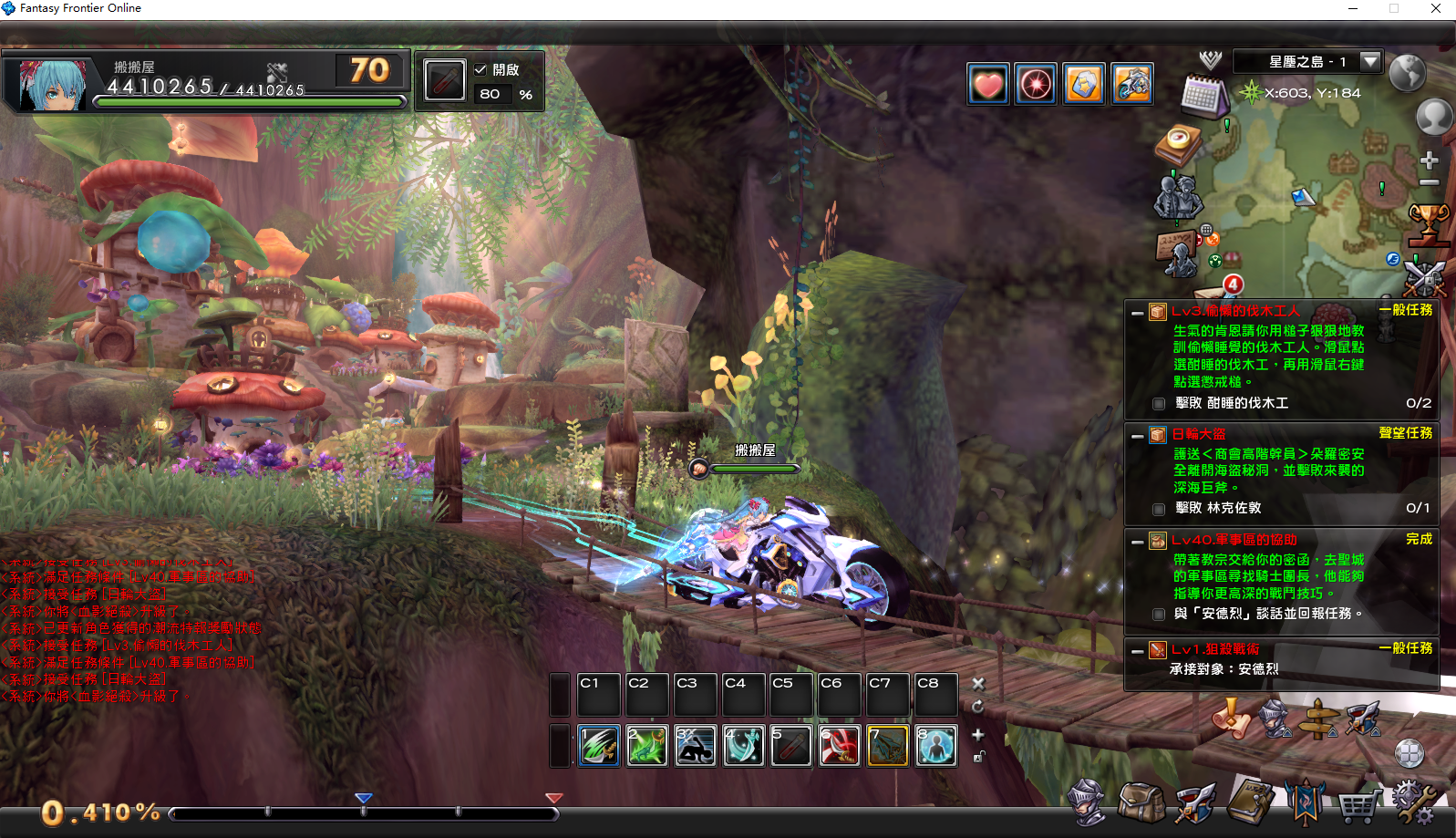Activate the glowing silhouette skill in slot 8
This screenshot has width=1456, height=838.
click(936, 746)
